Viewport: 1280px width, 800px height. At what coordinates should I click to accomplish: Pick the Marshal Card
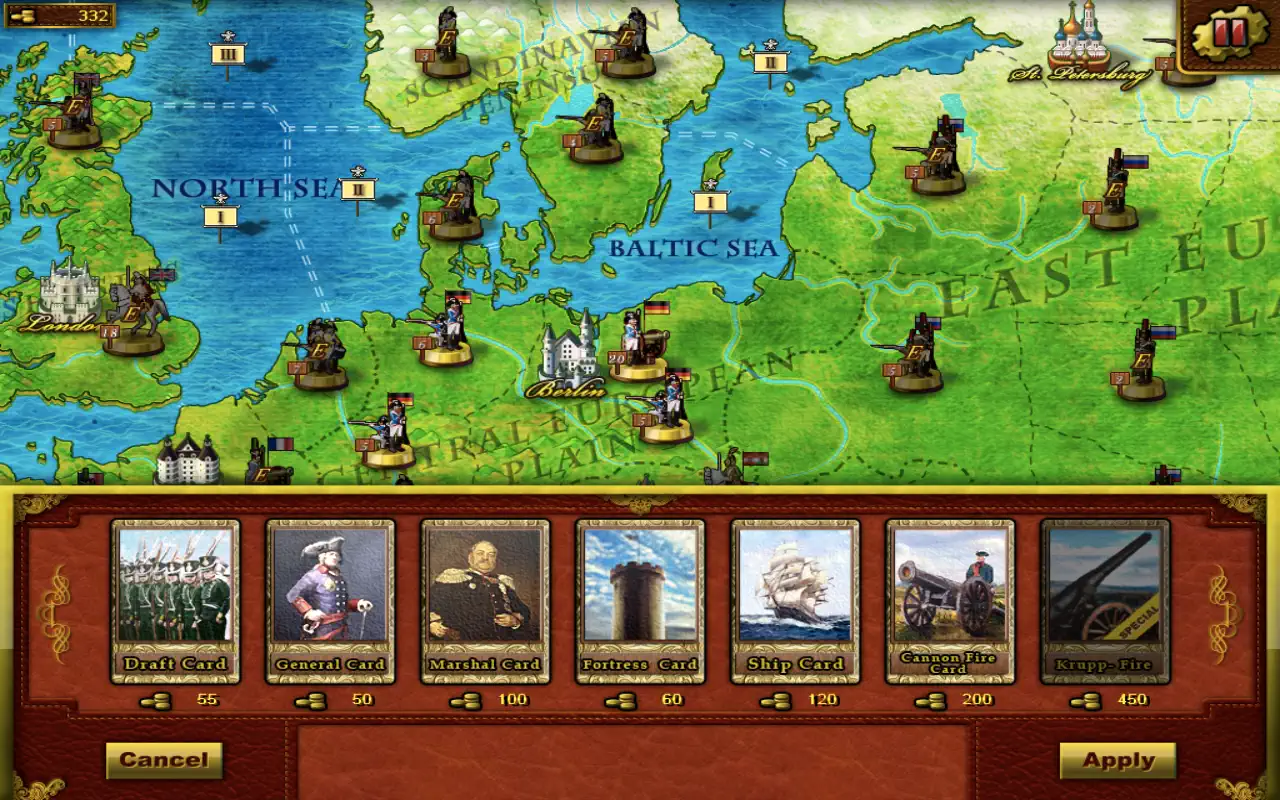[485, 600]
